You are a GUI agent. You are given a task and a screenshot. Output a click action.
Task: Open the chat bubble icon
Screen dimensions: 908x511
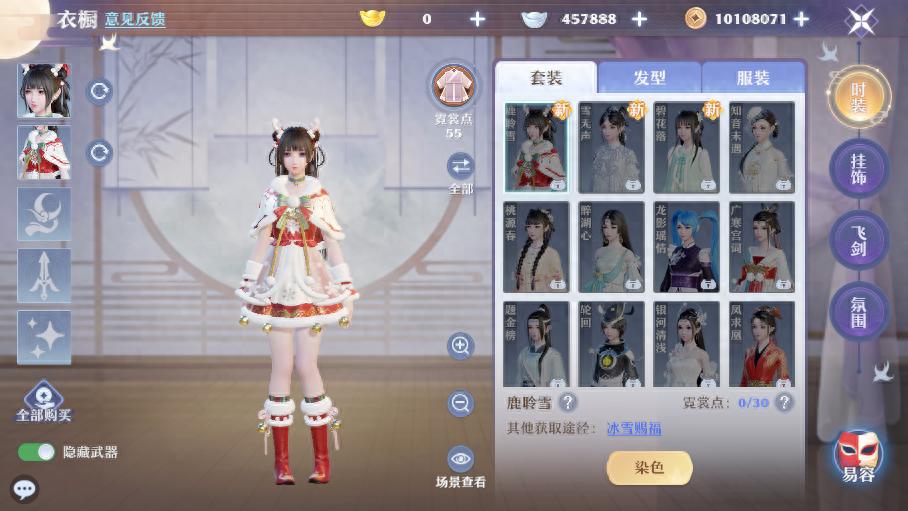point(24,489)
